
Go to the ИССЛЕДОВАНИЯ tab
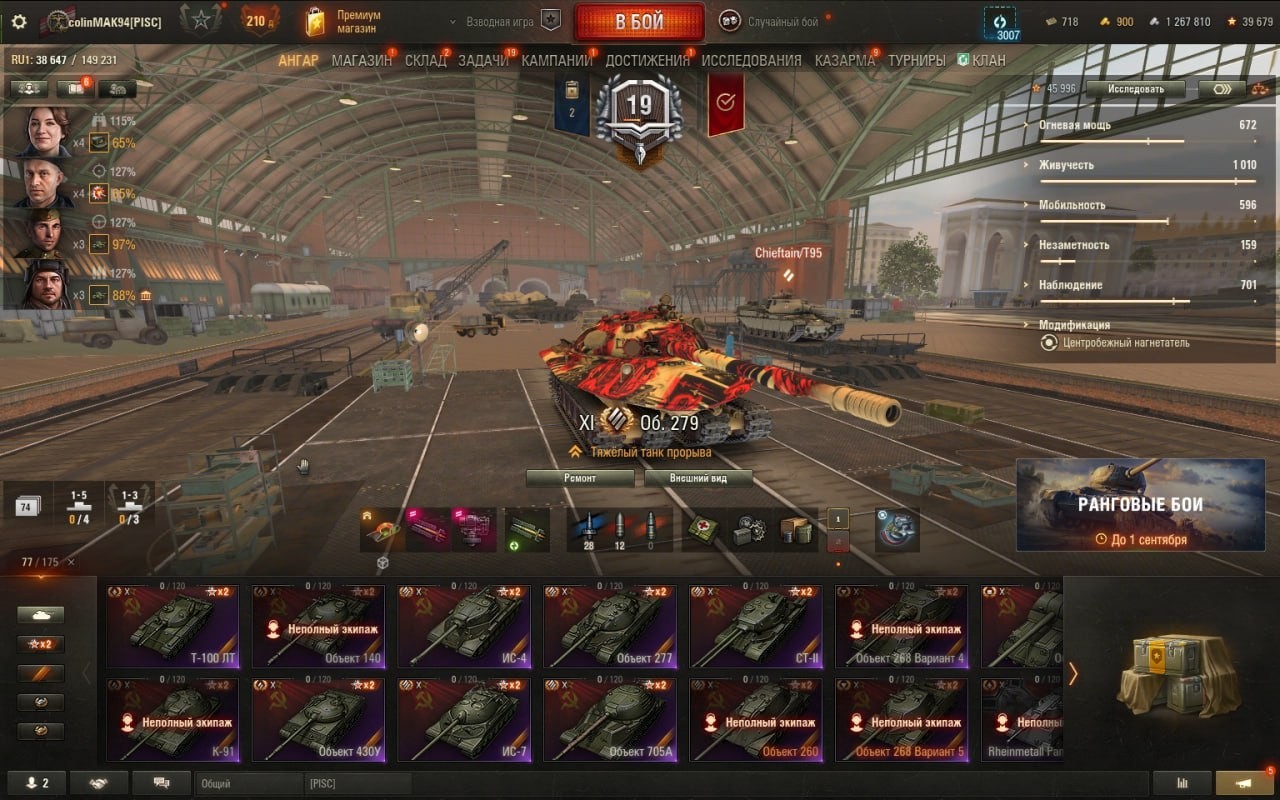(751, 60)
